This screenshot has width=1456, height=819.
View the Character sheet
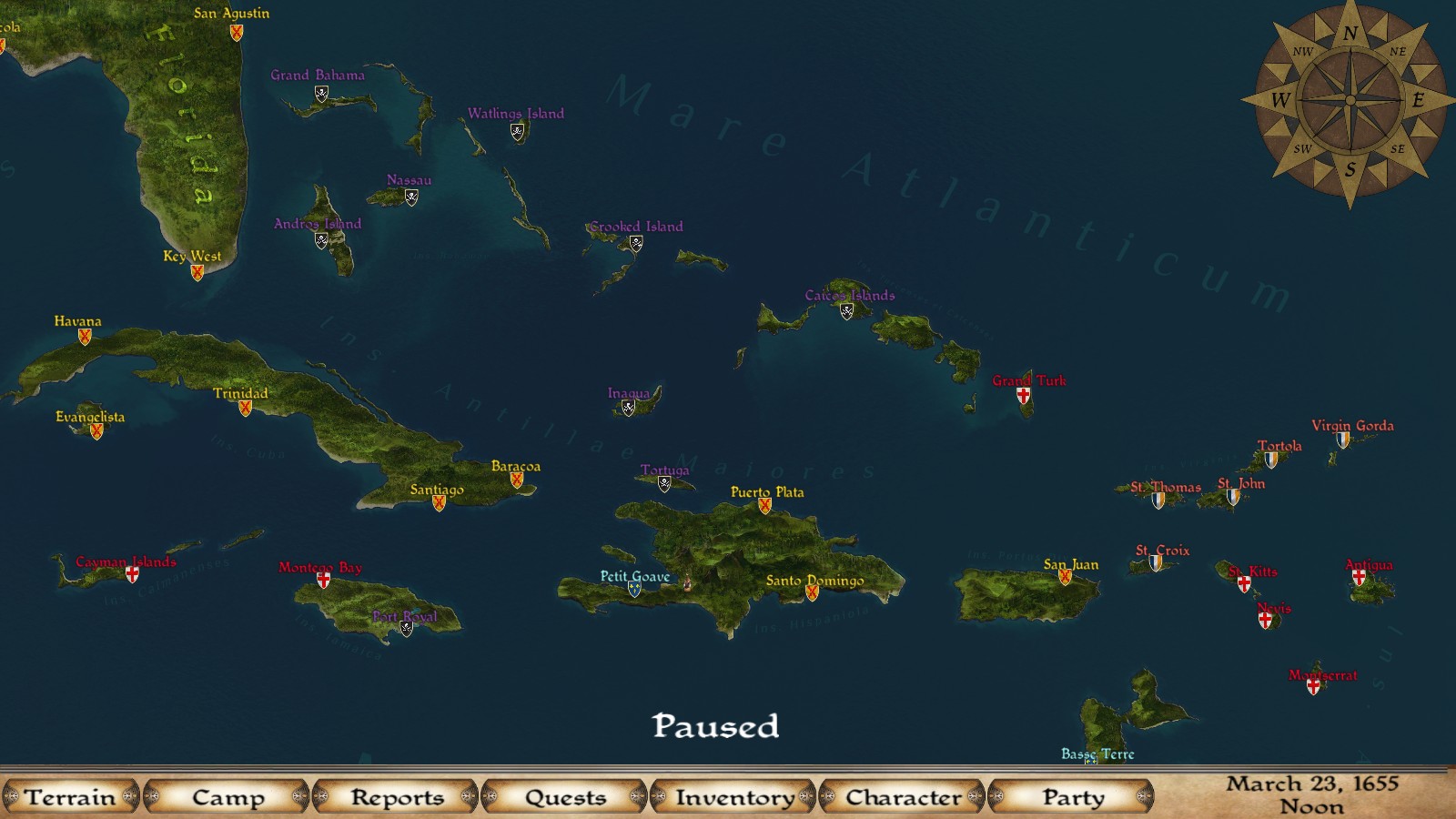(x=903, y=797)
